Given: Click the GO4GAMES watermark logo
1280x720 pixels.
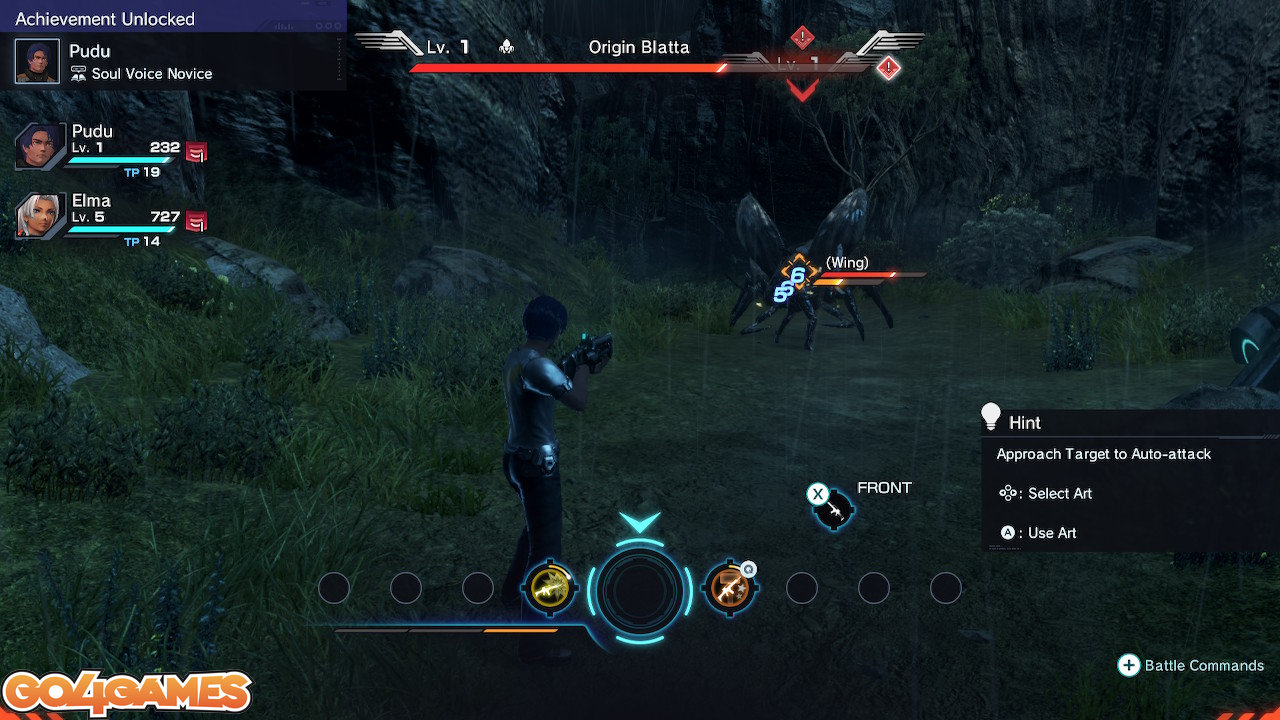Looking at the screenshot, I should click(x=127, y=694).
